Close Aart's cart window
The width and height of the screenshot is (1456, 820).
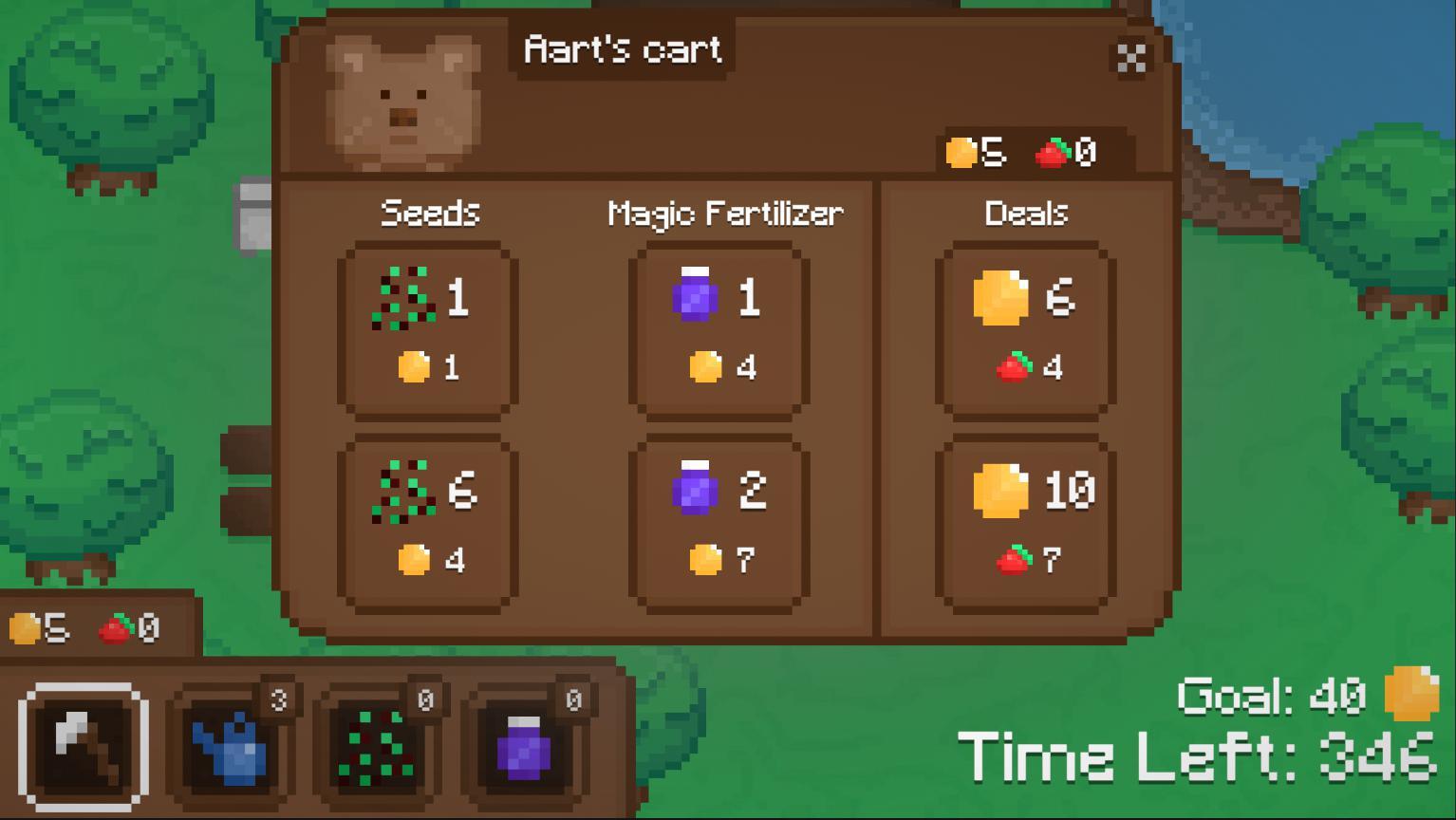pyautogui.click(x=1131, y=59)
